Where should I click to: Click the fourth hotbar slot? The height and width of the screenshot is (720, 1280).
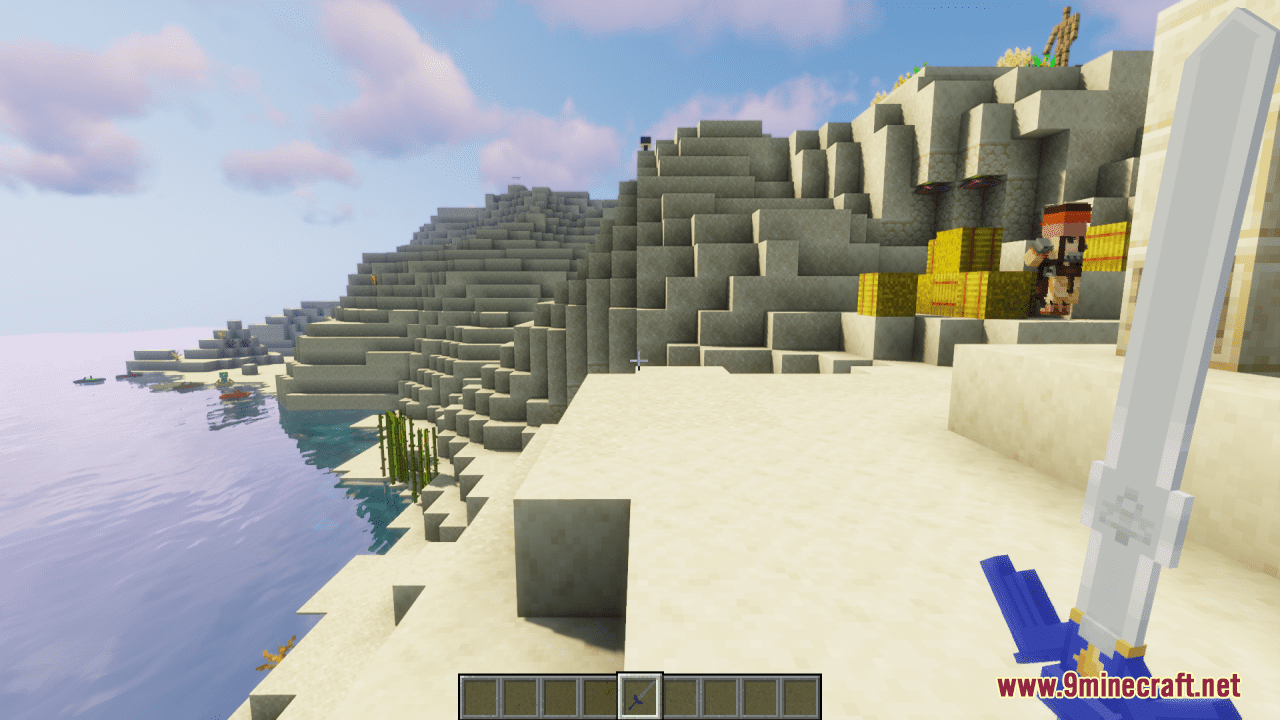(601, 695)
